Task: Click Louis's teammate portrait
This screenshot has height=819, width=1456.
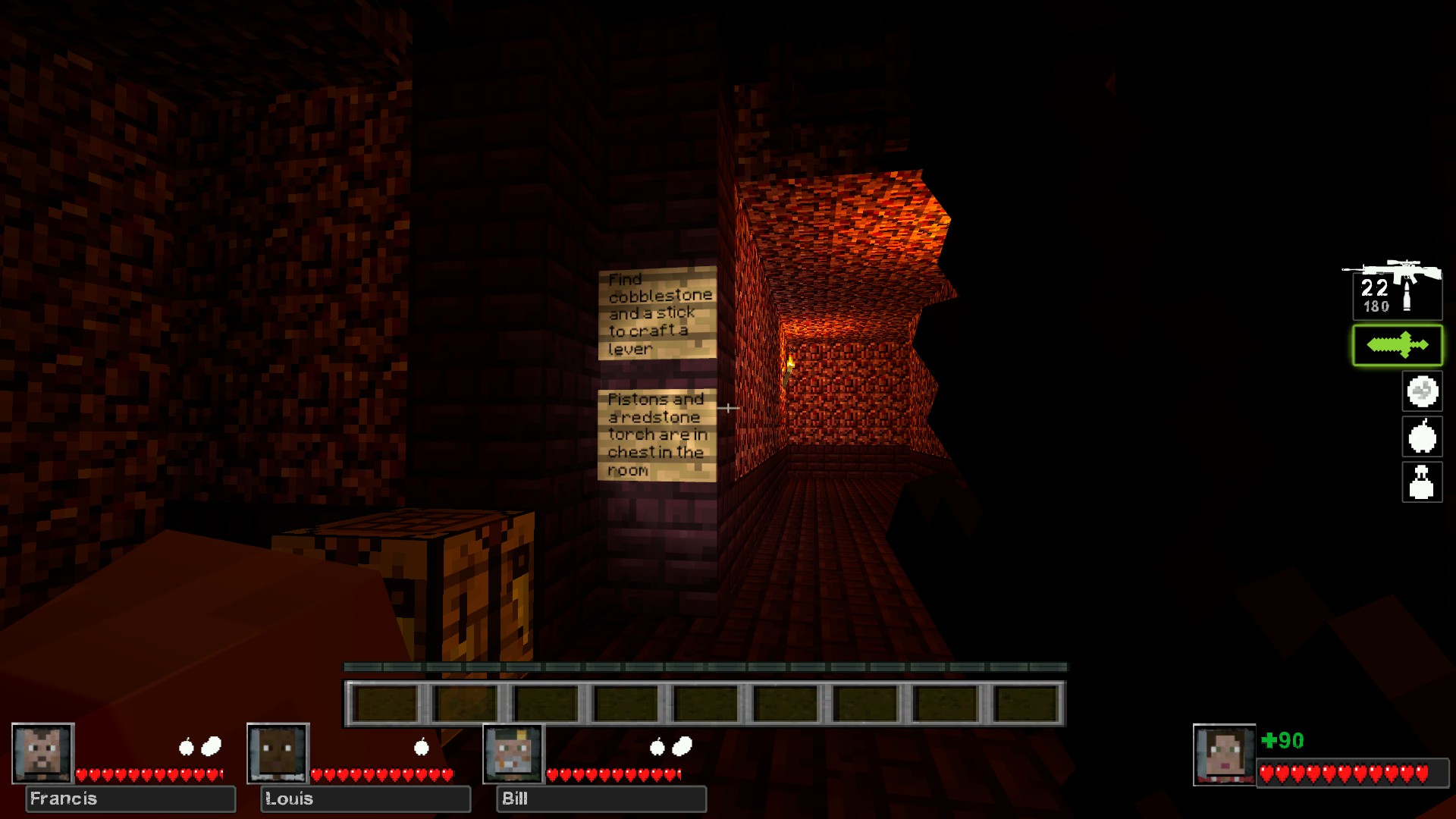Action: click(x=278, y=753)
